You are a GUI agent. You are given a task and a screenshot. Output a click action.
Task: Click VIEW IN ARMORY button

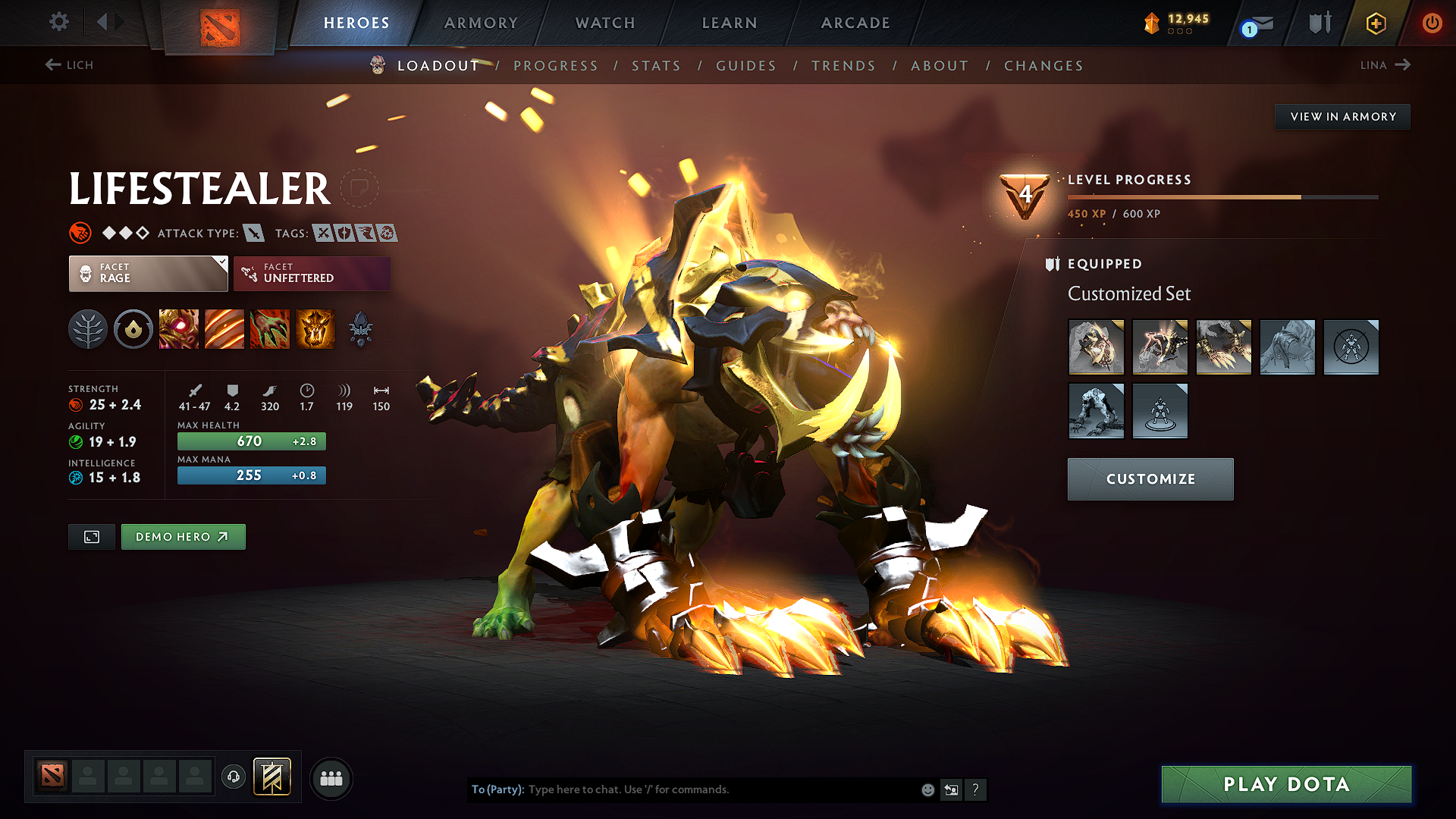(x=1342, y=116)
